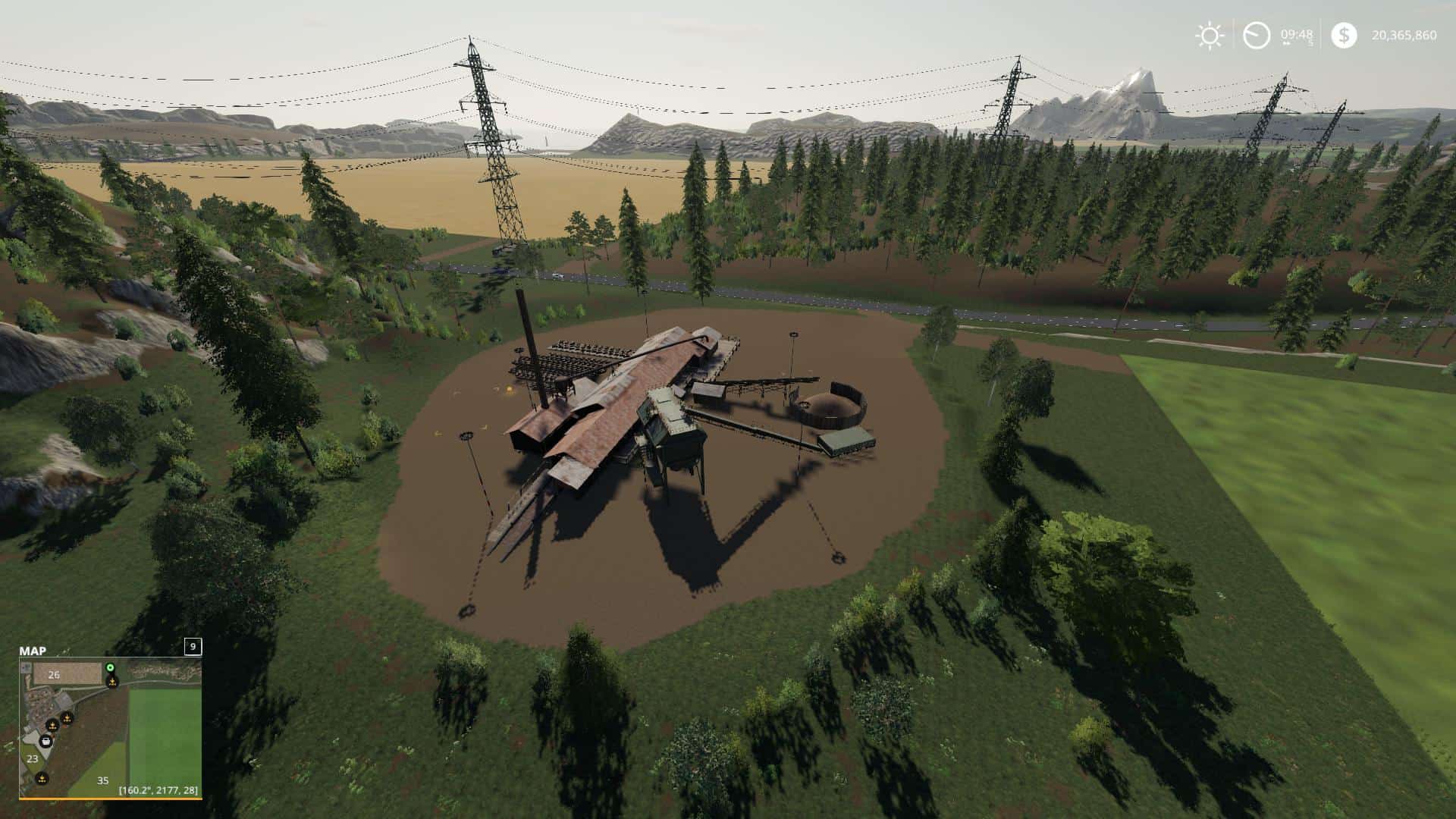
Task: Choose field 35 on the minimap
Action: [102, 780]
